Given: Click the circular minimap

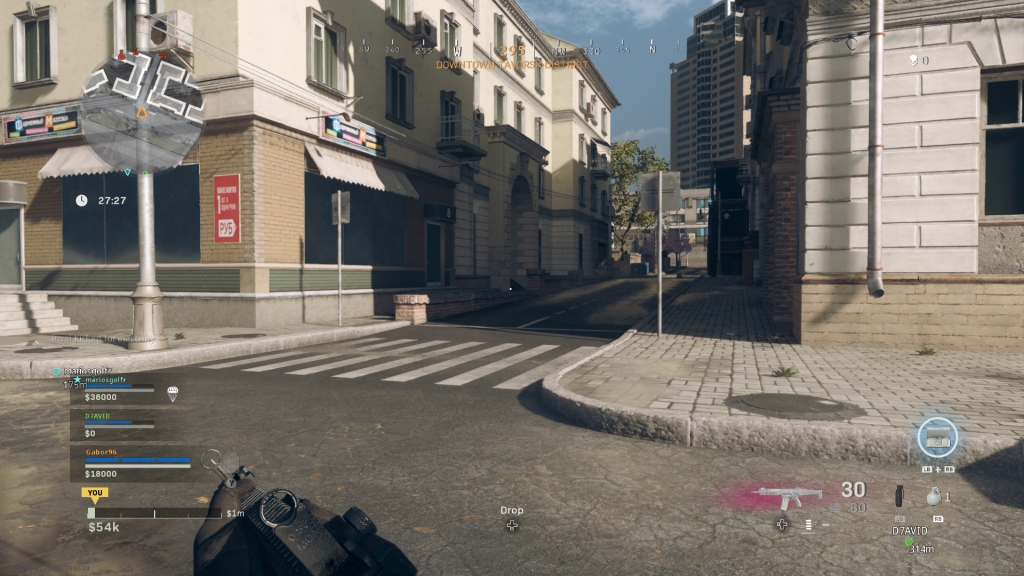Looking at the screenshot, I should (141, 112).
